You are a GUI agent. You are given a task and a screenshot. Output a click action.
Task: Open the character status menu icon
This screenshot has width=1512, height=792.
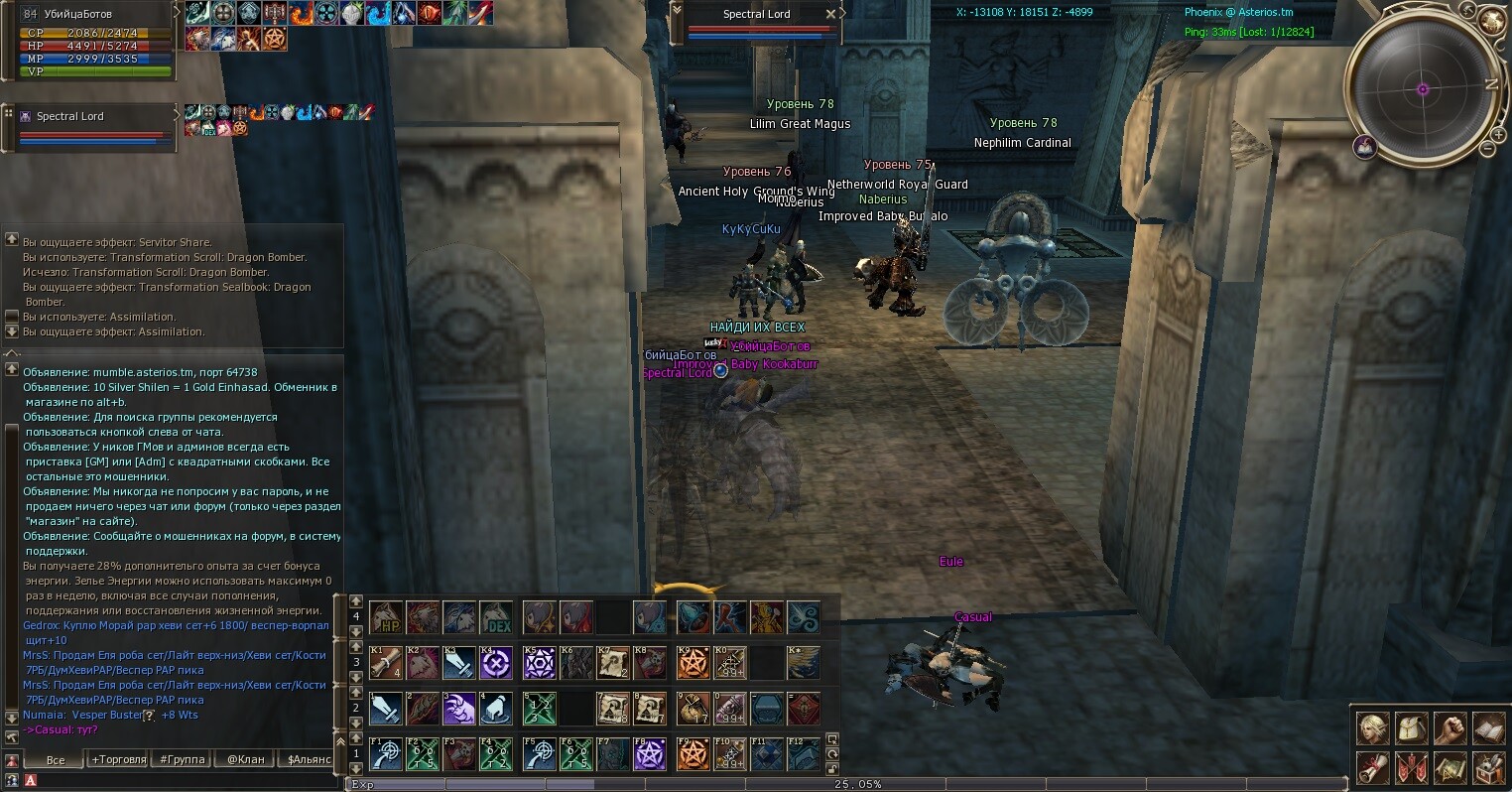click(1372, 729)
